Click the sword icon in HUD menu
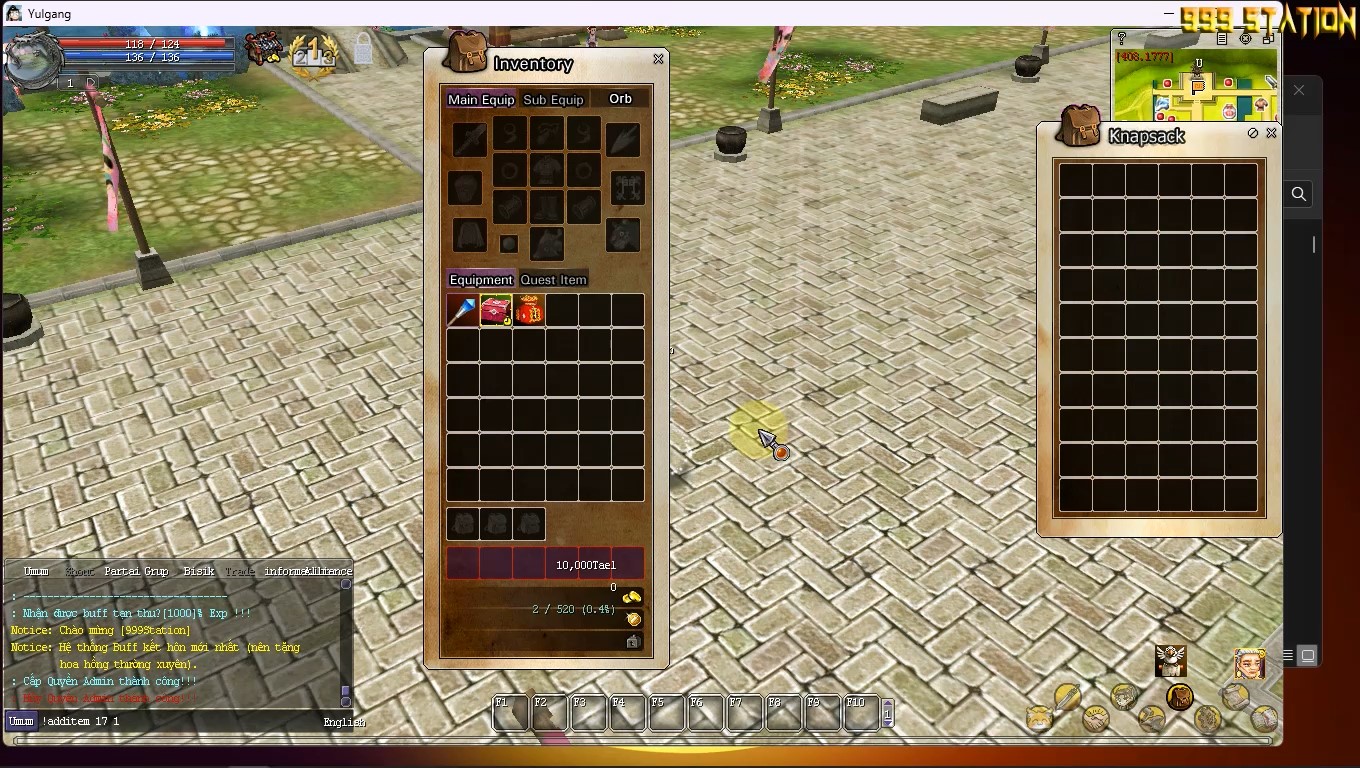This screenshot has height=768, width=1360. coord(1067,696)
